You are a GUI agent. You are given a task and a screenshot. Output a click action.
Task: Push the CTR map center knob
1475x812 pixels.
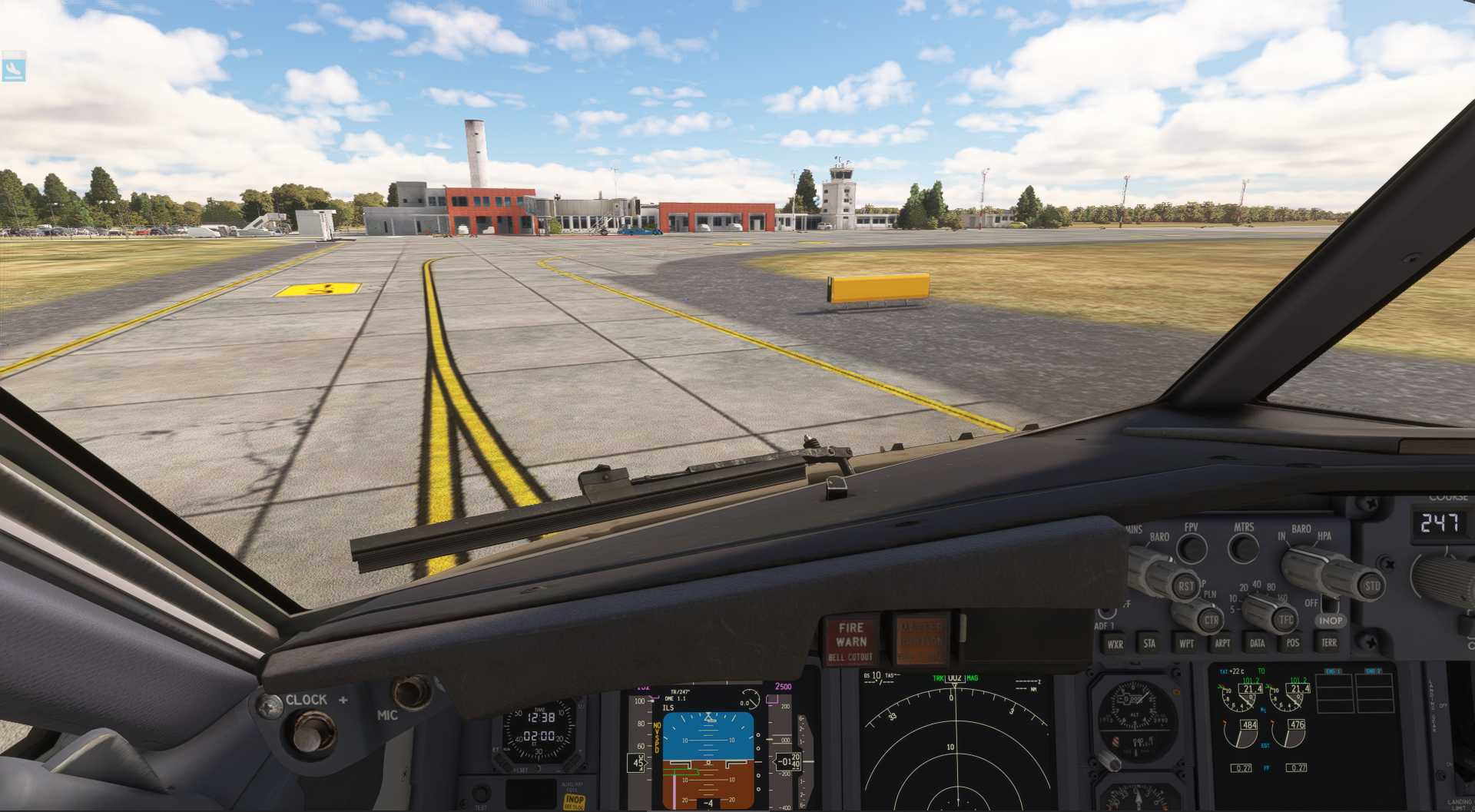(1211, 620)
